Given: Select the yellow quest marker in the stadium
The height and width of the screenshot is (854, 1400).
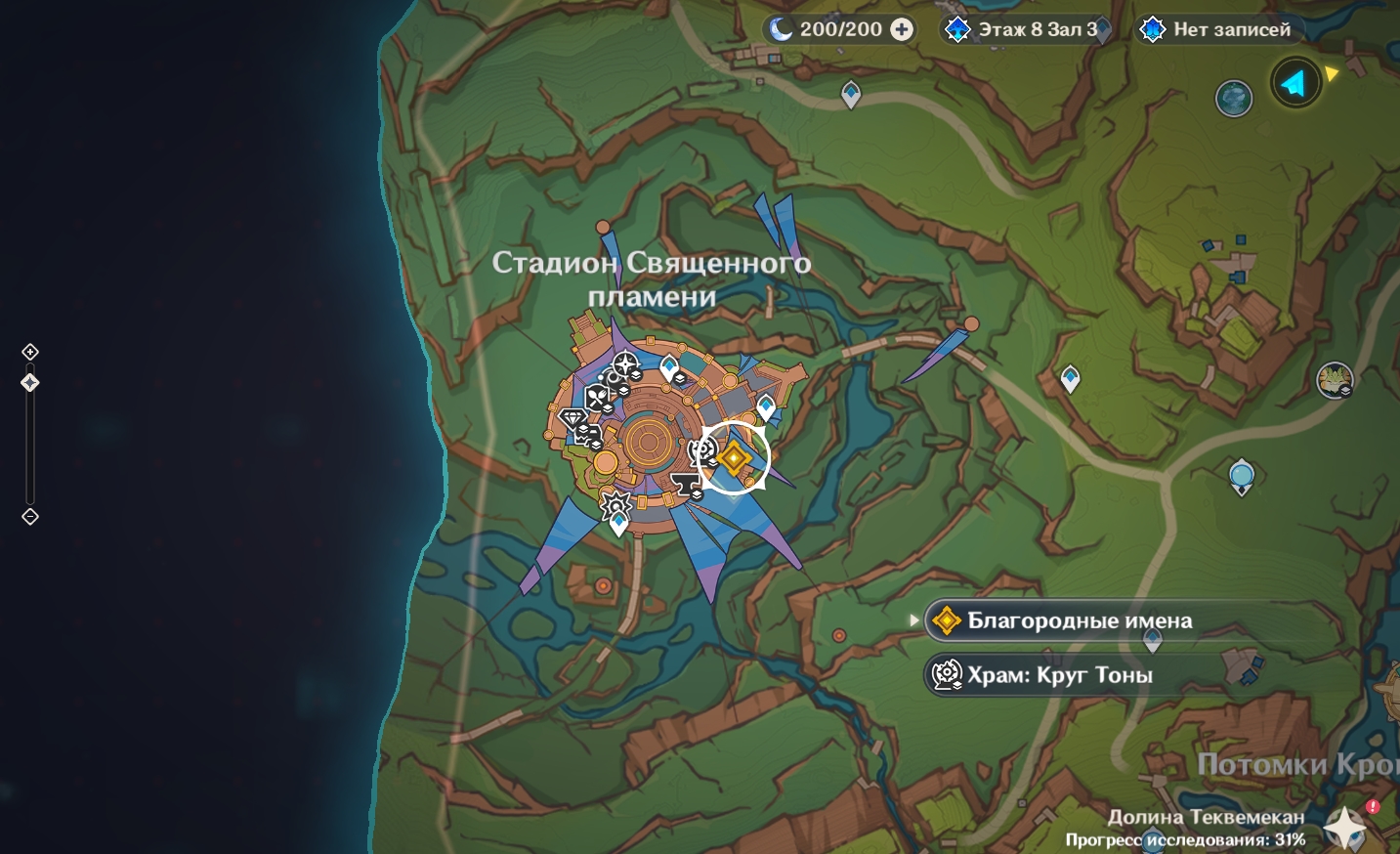Looking at the screenshot, I should point(735,457).
